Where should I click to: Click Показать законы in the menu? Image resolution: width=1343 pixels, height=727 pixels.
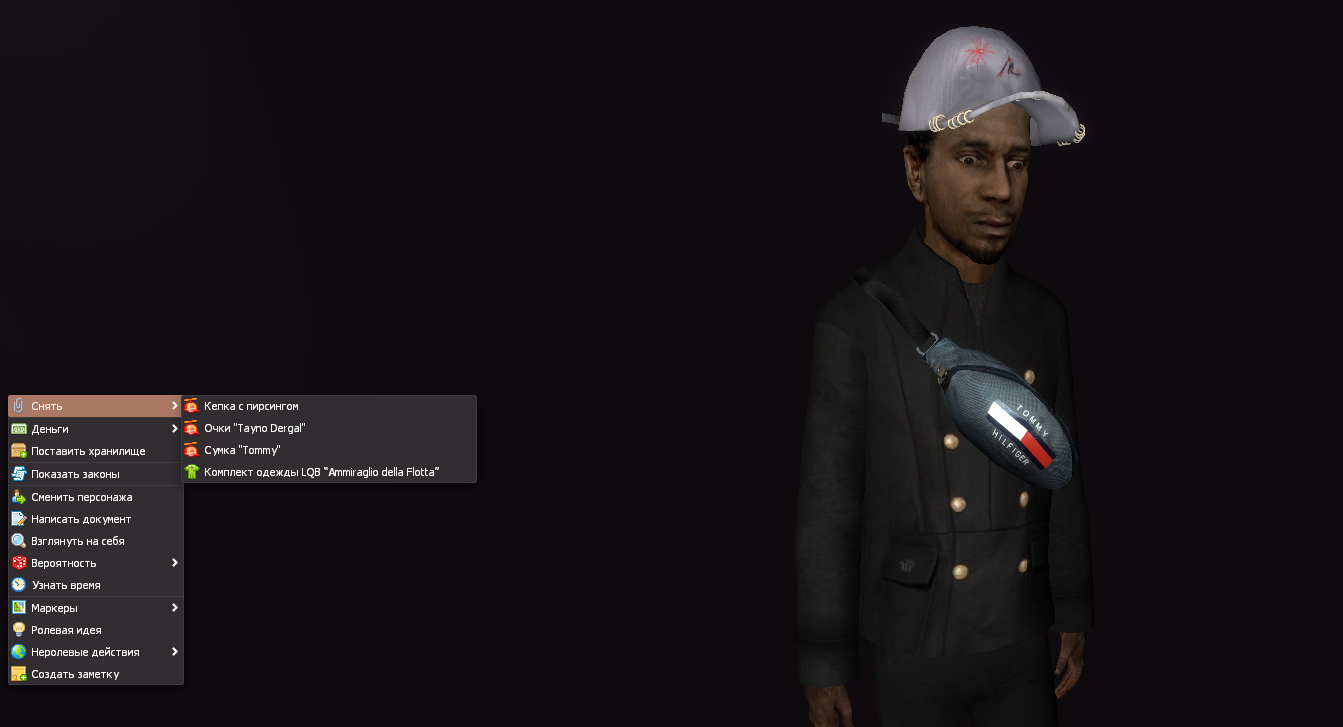(95, 474)
